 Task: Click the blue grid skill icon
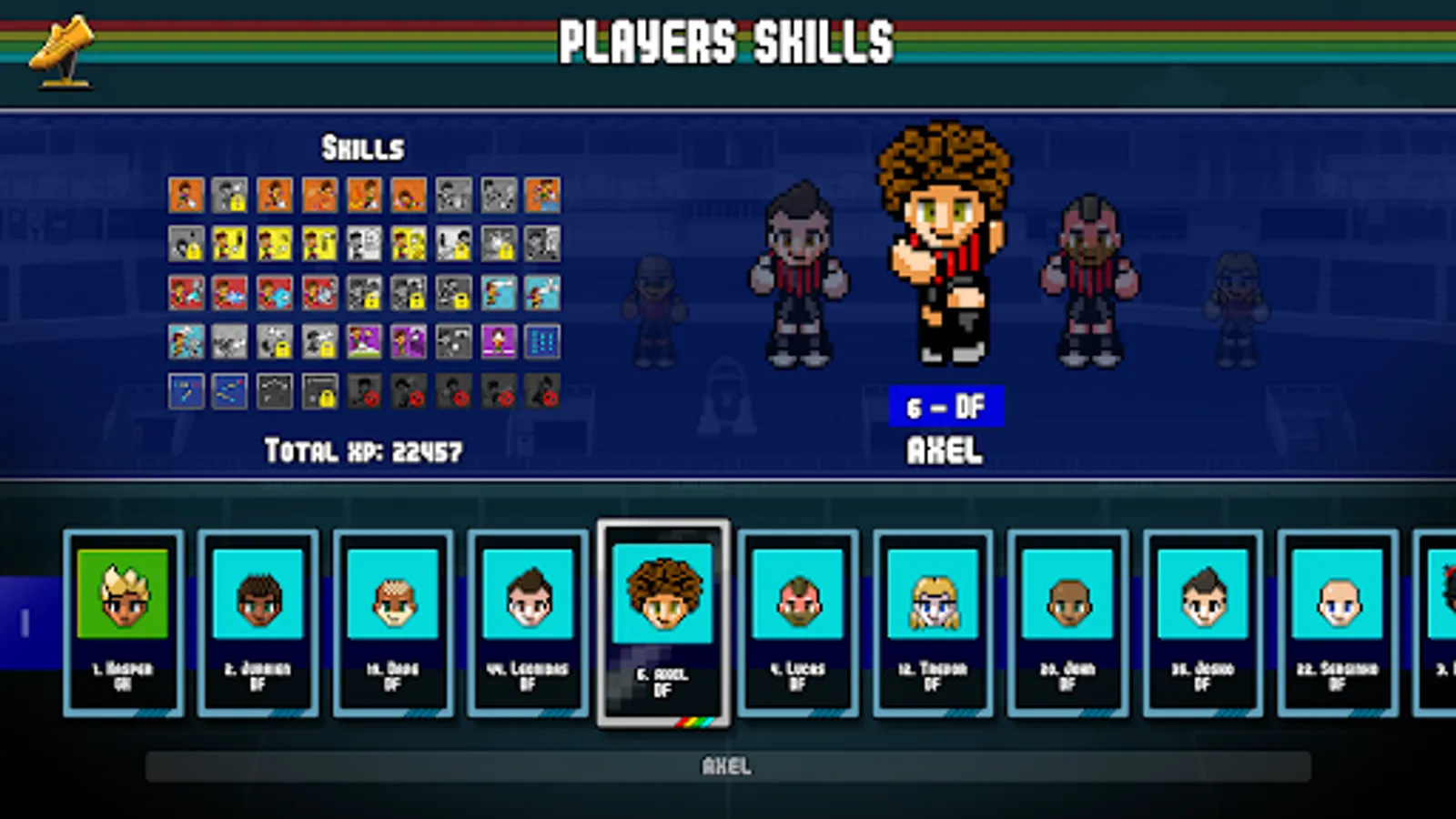[542, 340]
